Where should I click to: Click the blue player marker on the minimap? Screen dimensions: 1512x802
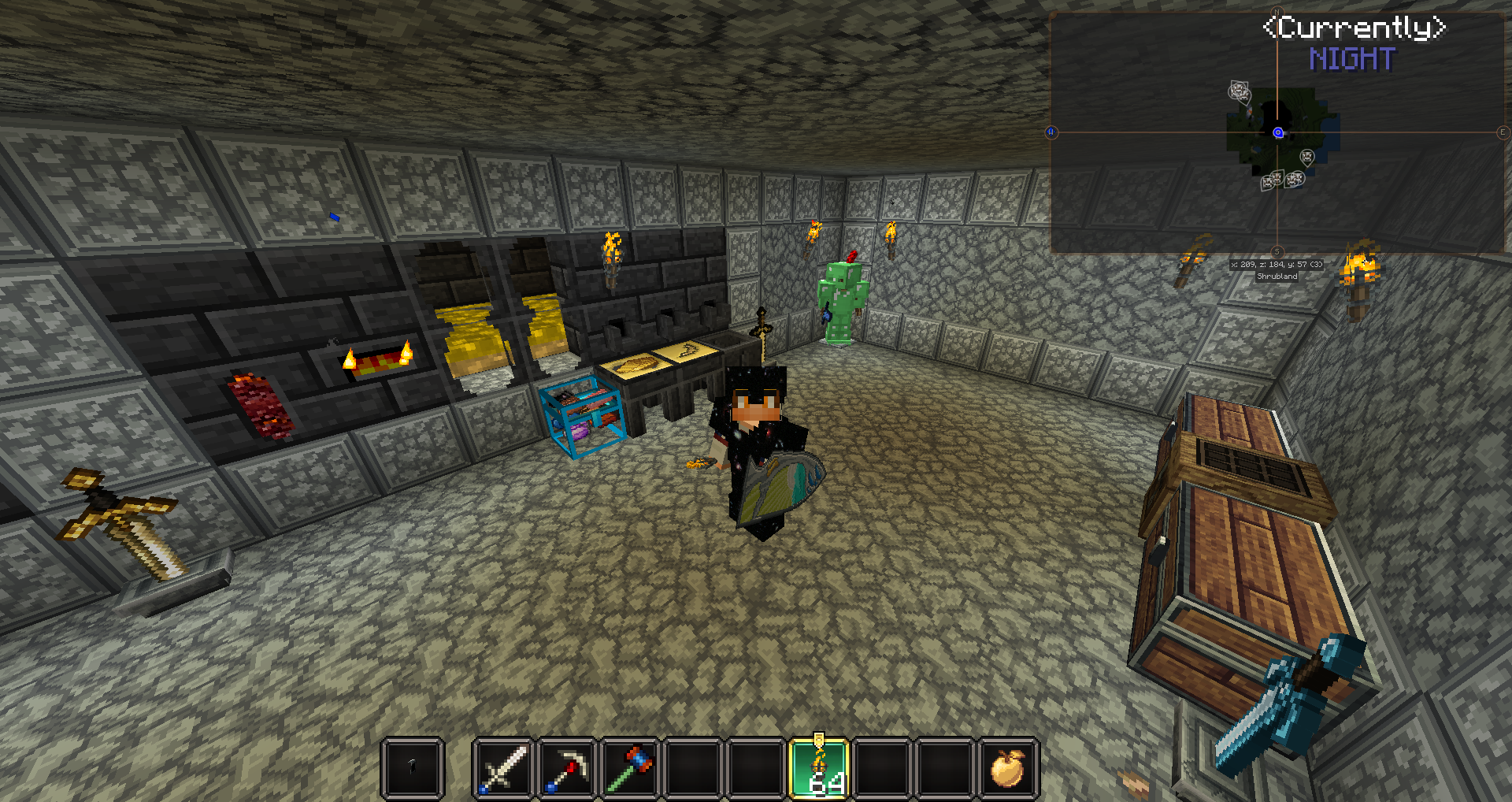pos(1278,132)
